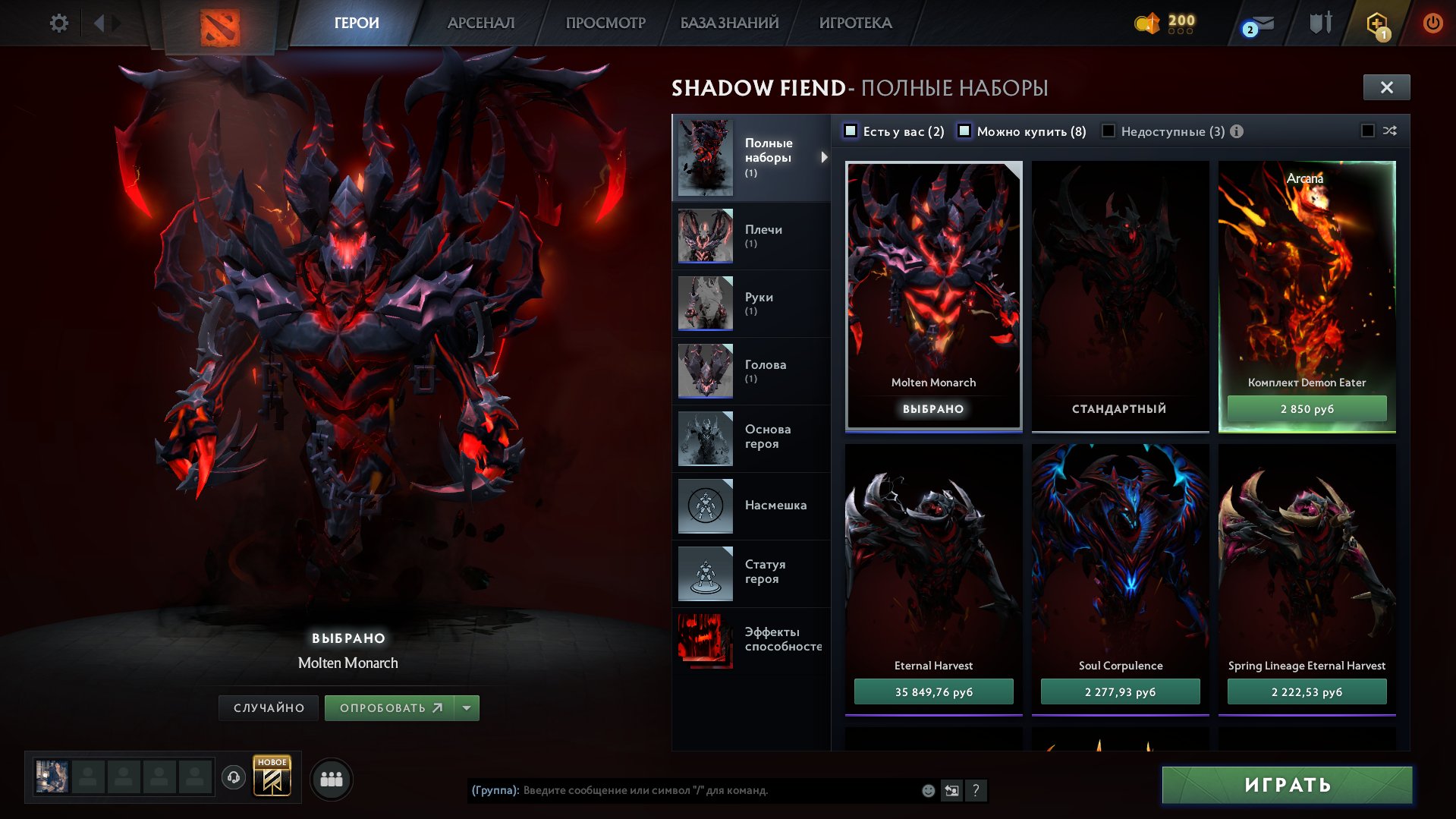Click the back navigation arrow near the logo
Viewport: 1456px width, 819px height.
click(99, 23)
